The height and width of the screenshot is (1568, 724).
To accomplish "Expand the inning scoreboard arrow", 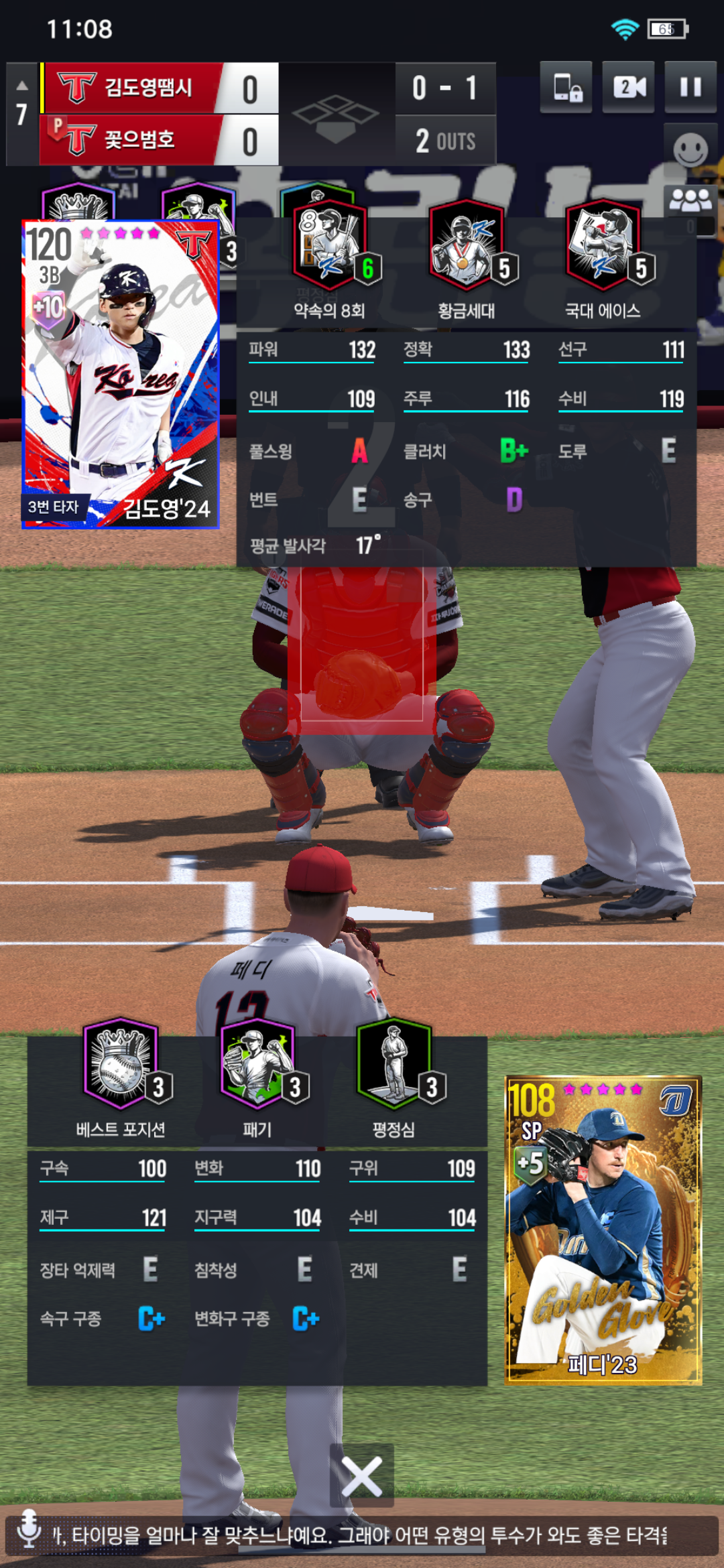I will [x=21, y=86].
